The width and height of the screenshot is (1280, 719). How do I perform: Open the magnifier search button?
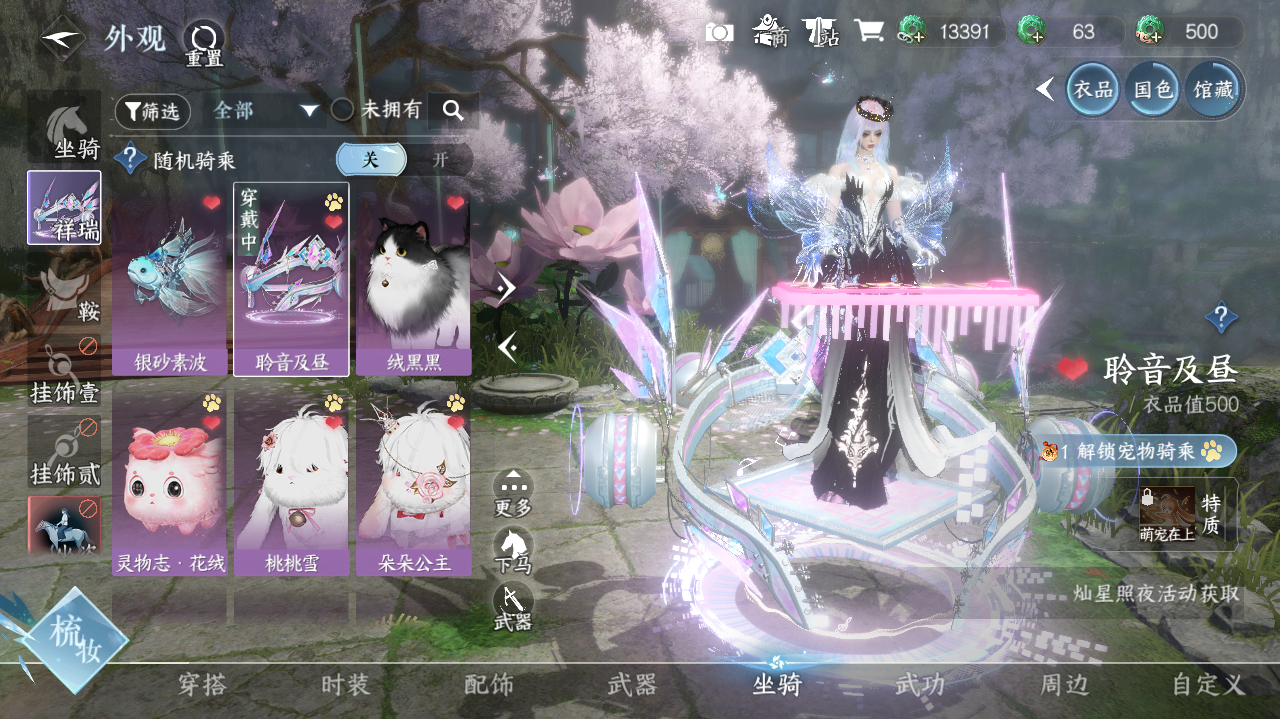point(453,111)
